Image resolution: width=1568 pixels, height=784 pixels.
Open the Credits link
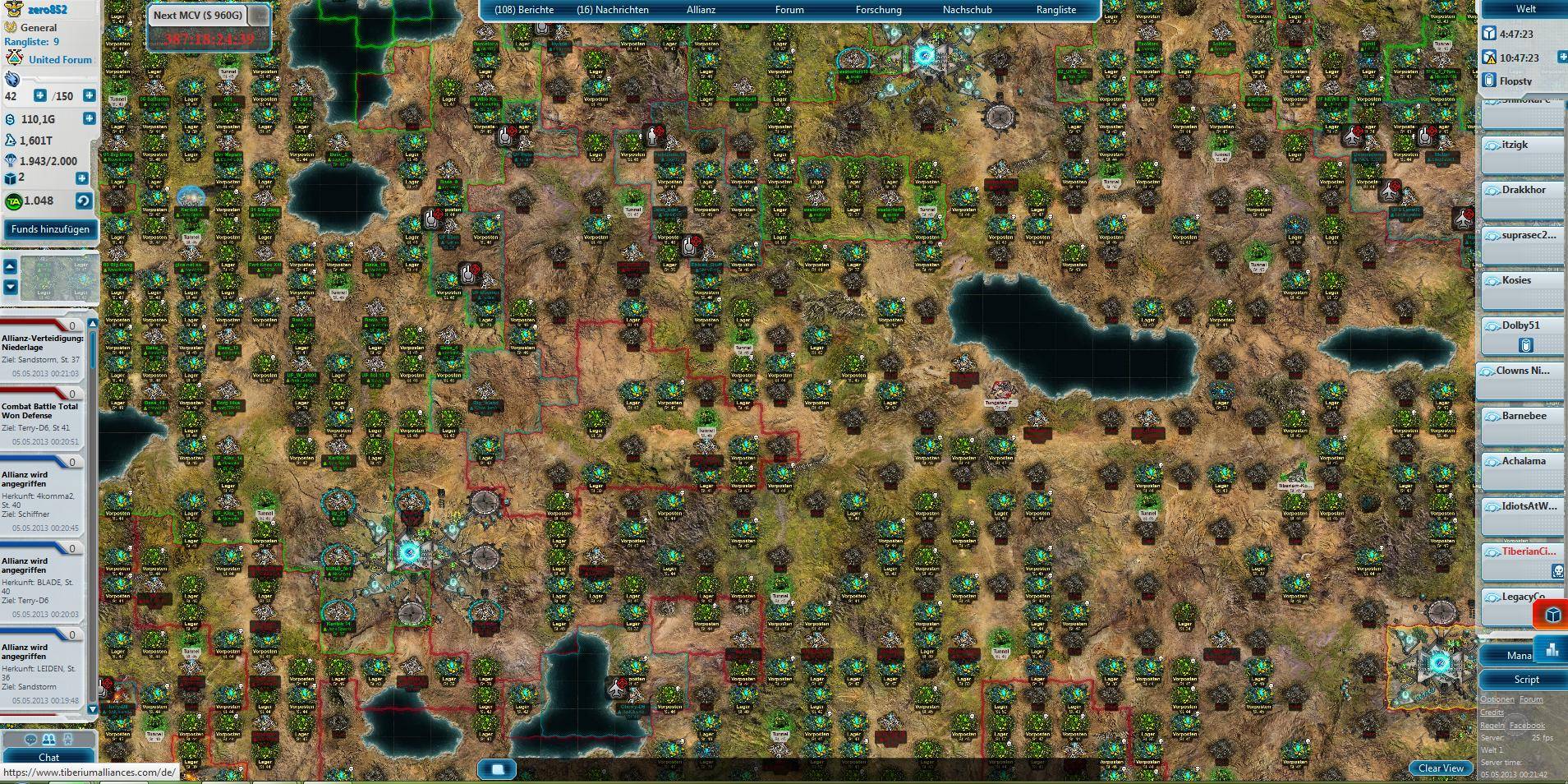point(1492,713)
